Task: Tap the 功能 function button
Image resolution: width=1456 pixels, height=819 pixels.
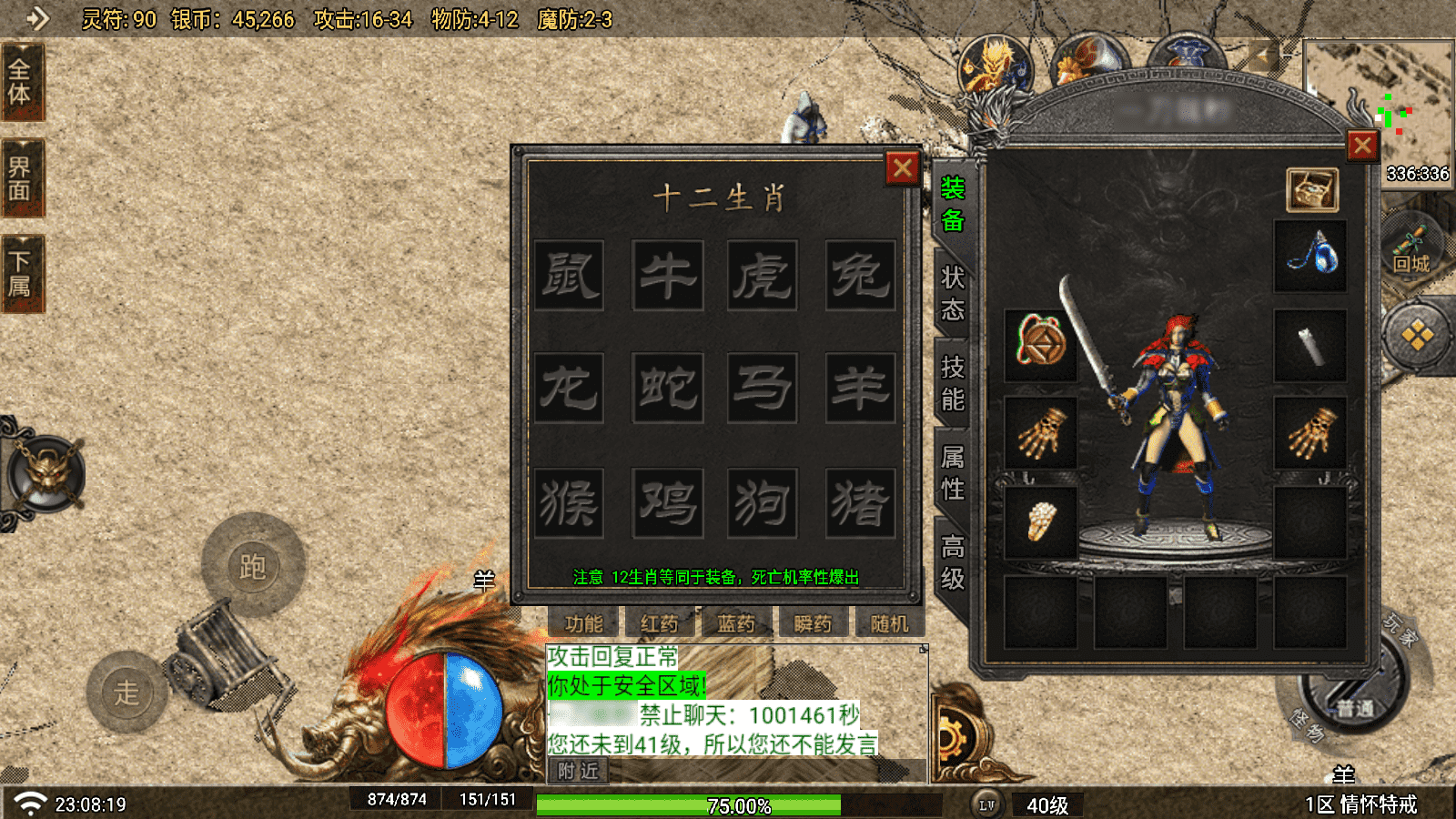Action: click(584, 624)
